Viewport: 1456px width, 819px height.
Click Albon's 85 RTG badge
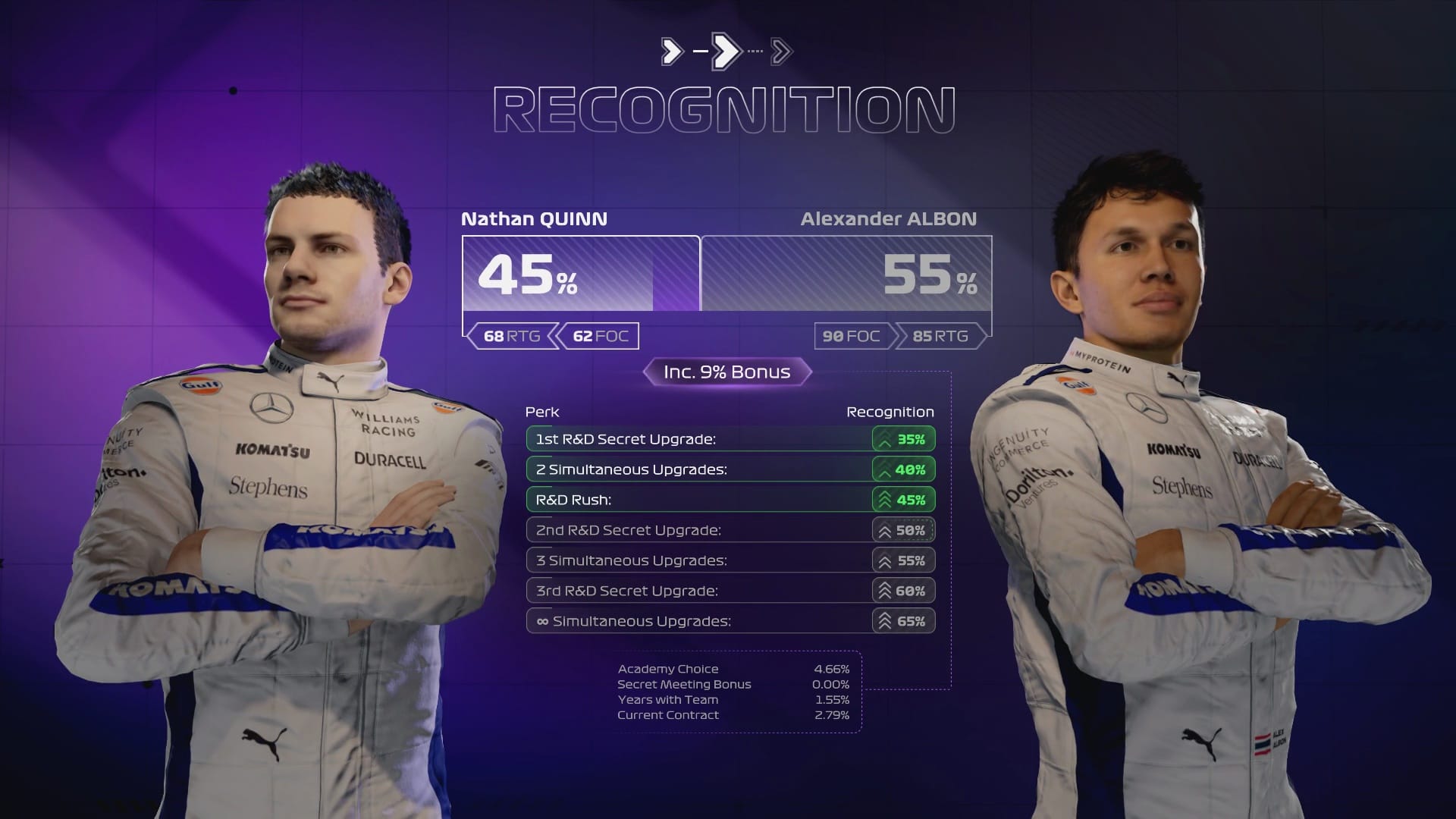(940, 336)
